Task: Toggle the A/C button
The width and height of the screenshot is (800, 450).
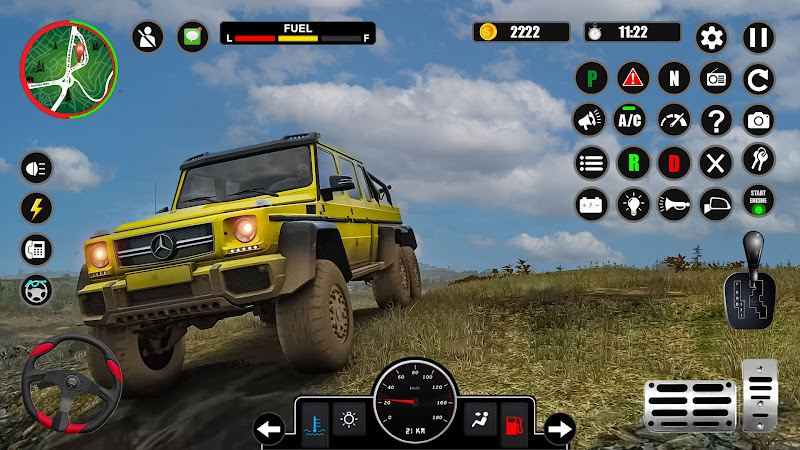Action: 629,121
